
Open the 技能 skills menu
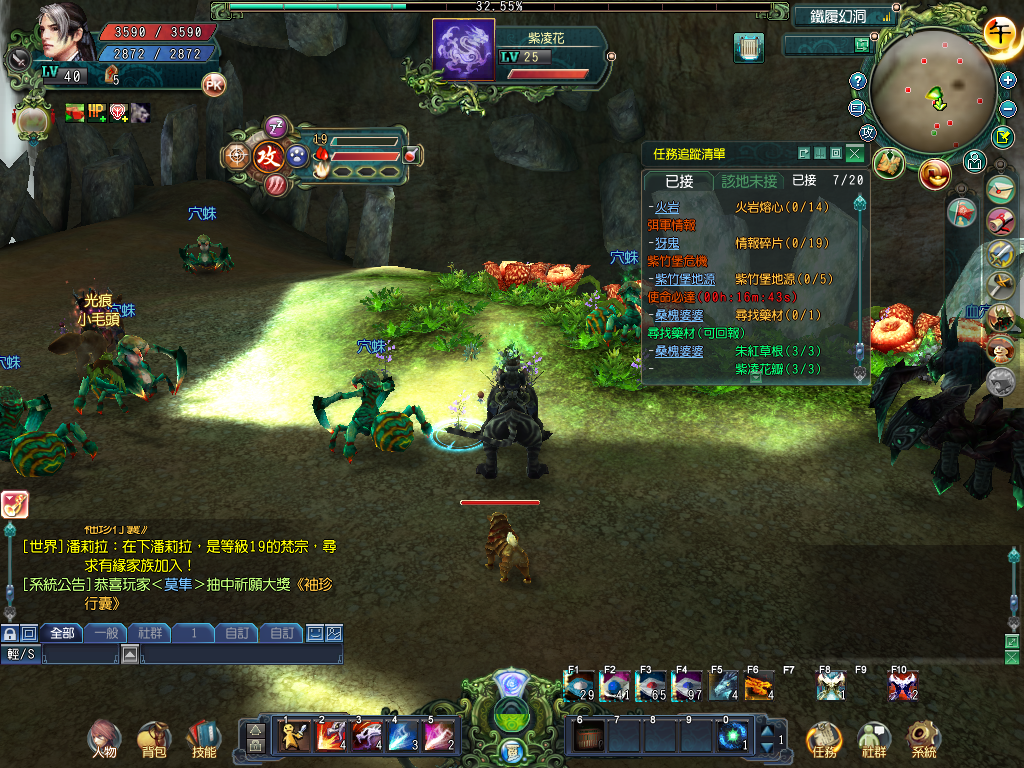203,737
